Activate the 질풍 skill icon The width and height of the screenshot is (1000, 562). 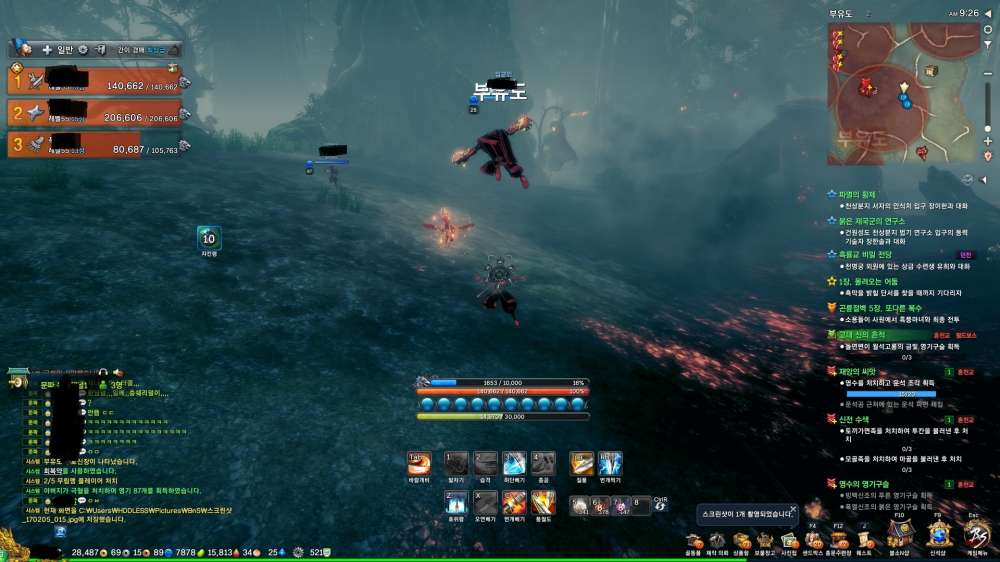tap(581, 464)
